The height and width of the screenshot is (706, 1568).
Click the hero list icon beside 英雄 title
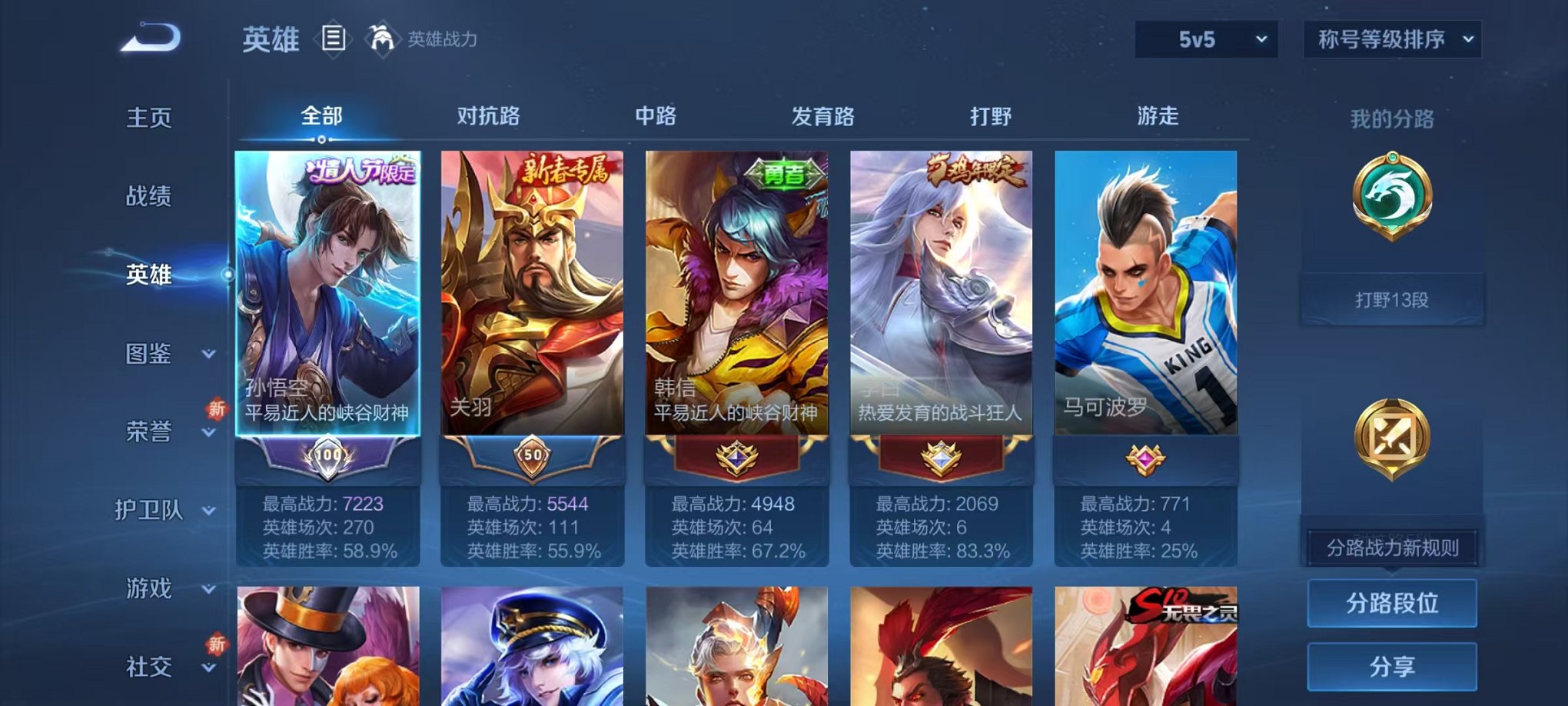pyautogui.click(x=334, y=39)
